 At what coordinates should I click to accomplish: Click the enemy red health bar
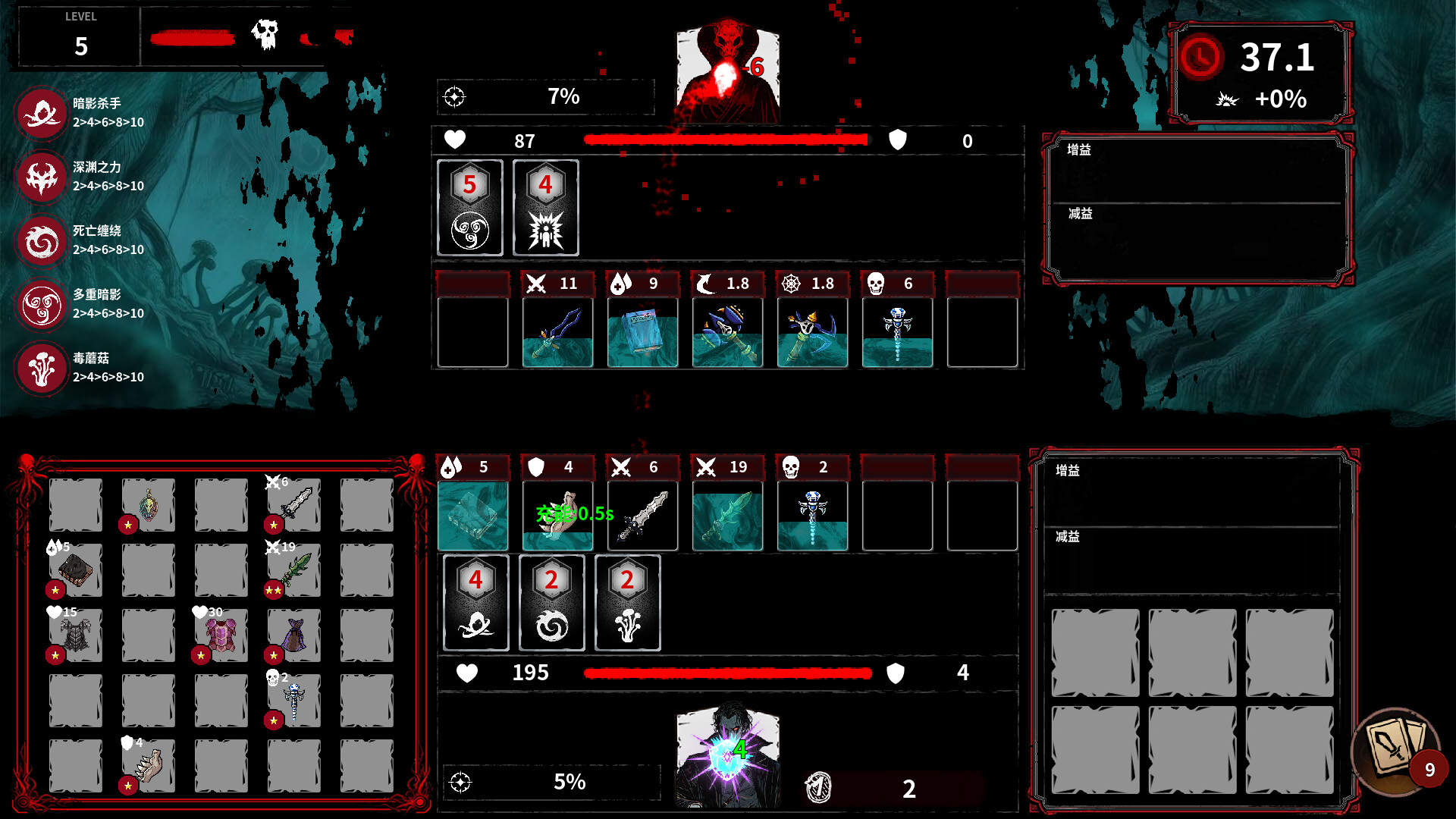click(x=724, y=140)
